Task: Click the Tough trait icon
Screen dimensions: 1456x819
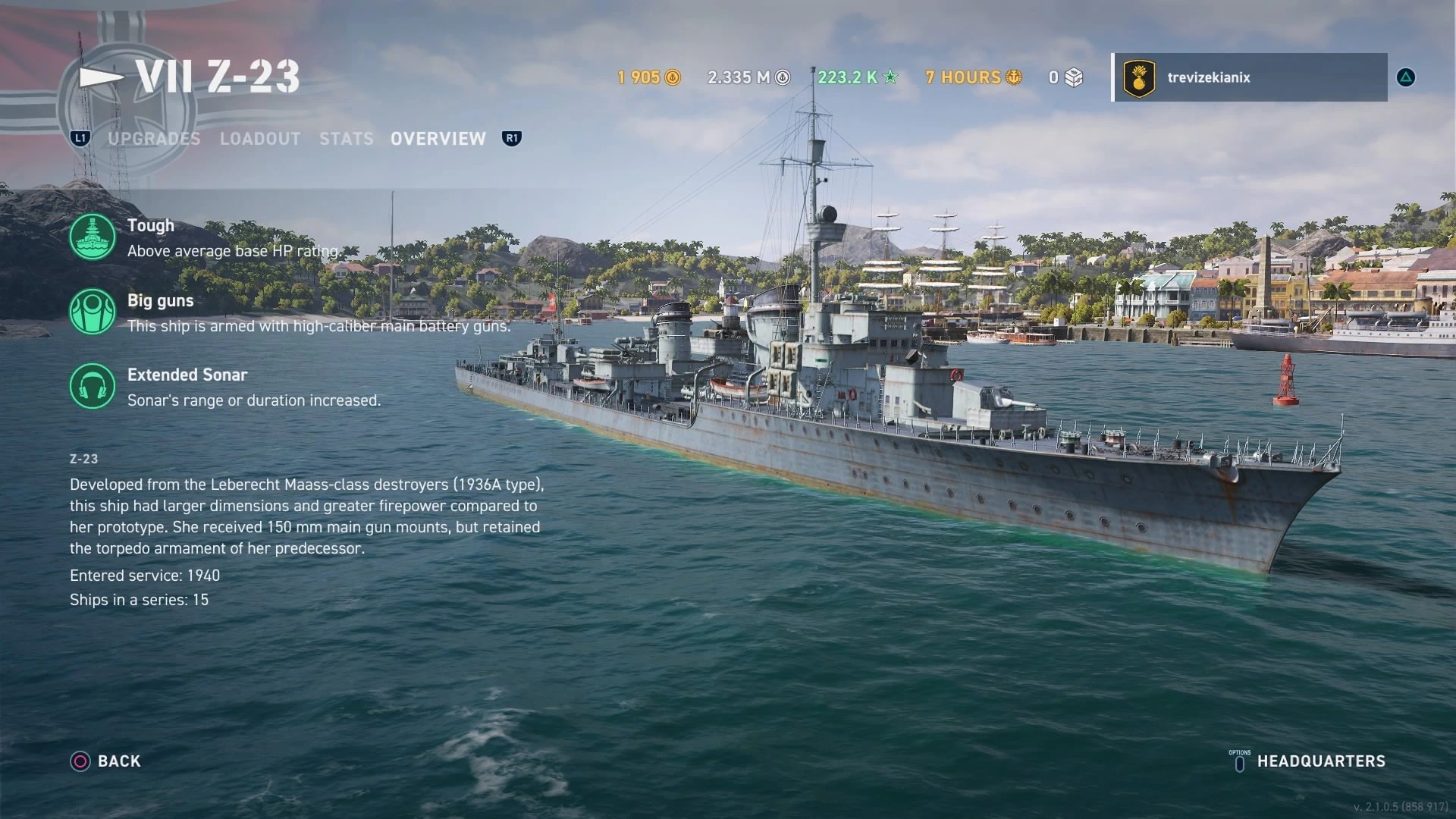Action: tap(93, 237)
